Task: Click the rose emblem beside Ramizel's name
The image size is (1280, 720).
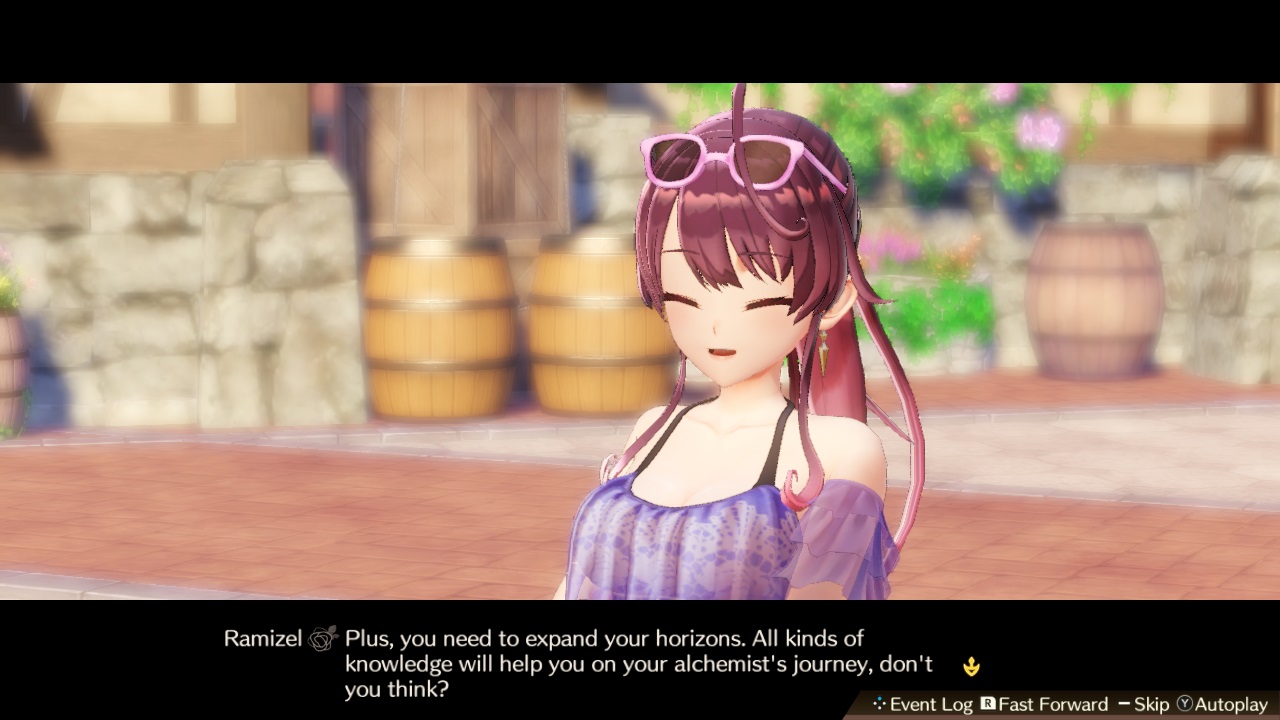Action: click(x=322, y=638)
